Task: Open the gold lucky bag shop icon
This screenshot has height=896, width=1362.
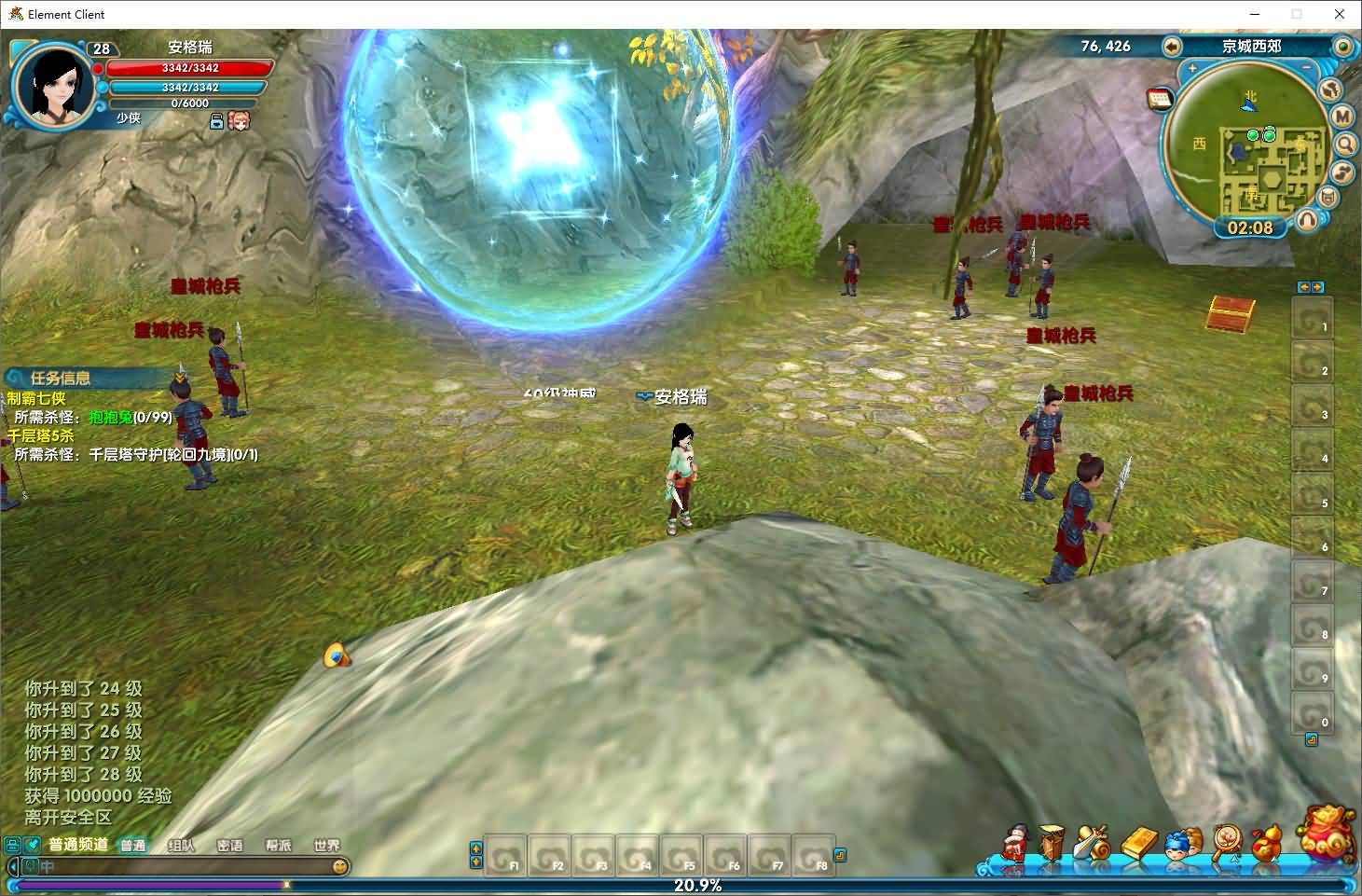Action: [1328, 833]
